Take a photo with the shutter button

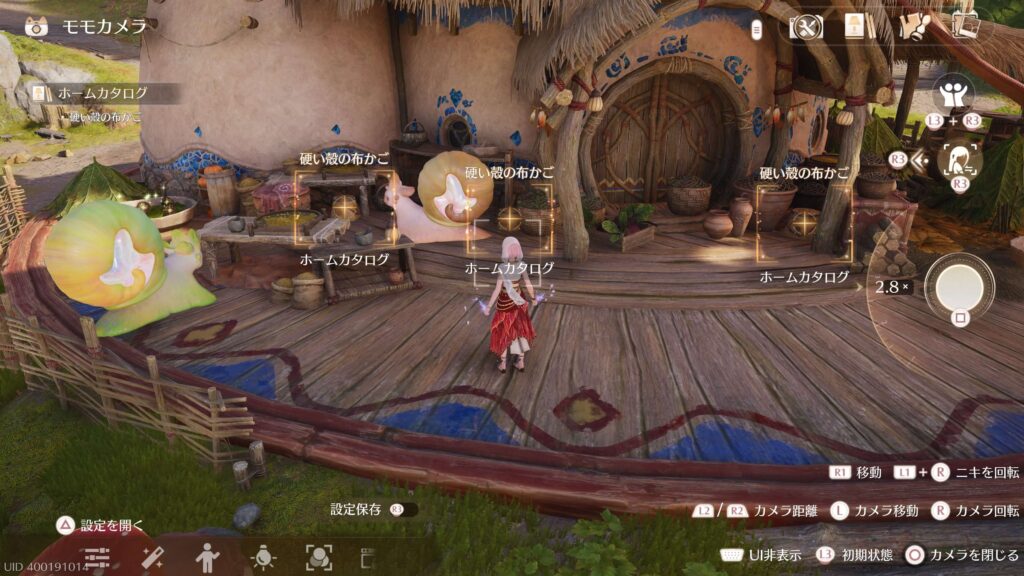click(x=959, y=287)
